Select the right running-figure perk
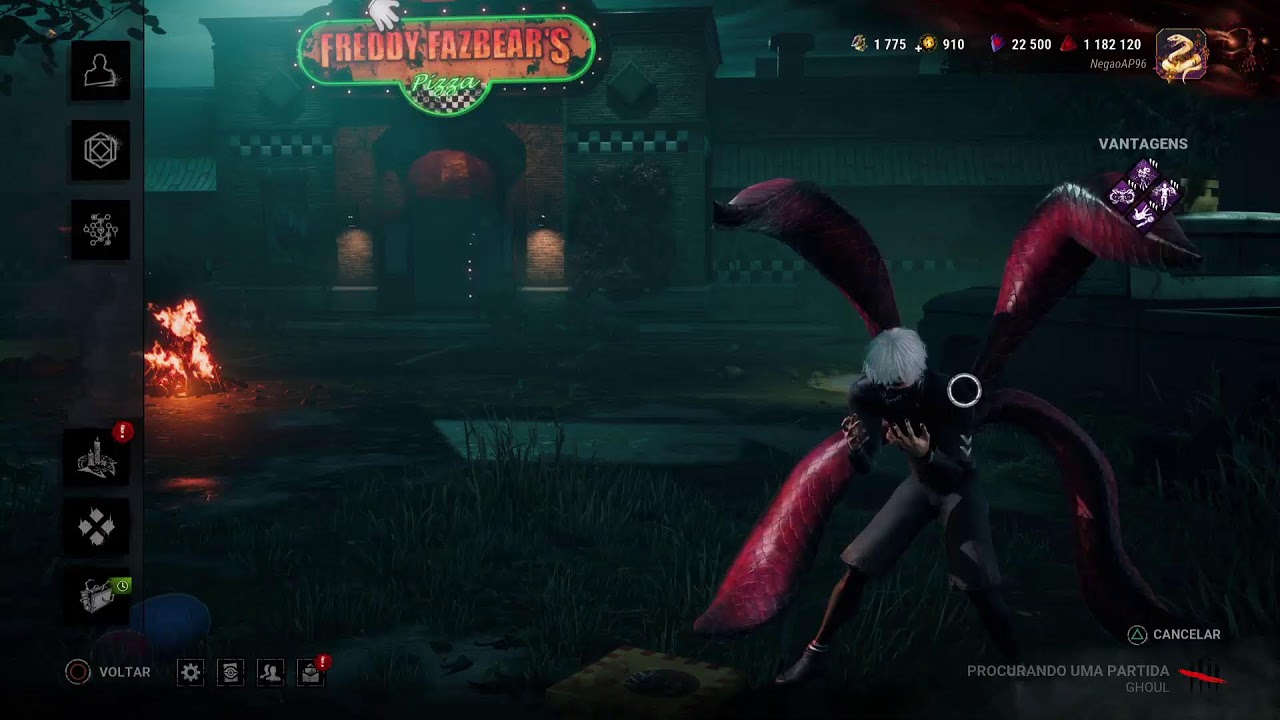Viewport: 1280px width, 720px height. (1167, 194)
